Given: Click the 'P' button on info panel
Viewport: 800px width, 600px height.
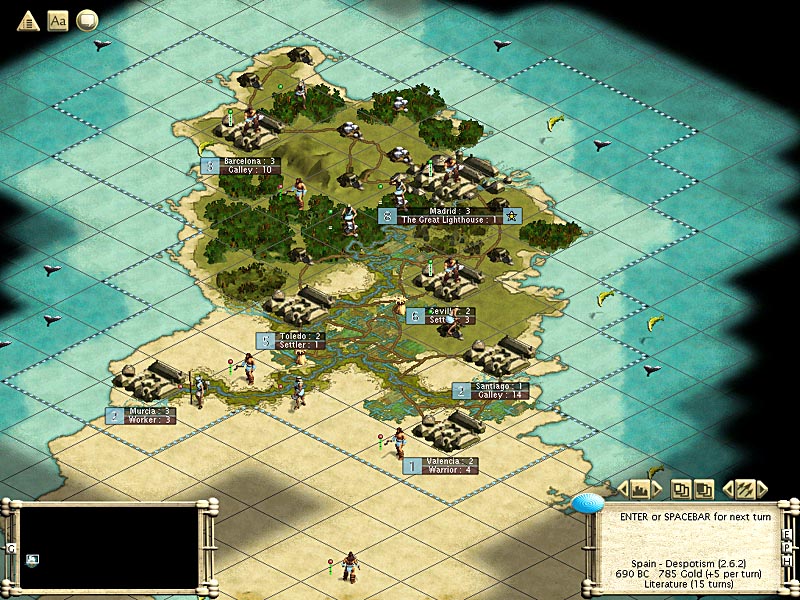Looking at the screenshot, I should (788, 548).
